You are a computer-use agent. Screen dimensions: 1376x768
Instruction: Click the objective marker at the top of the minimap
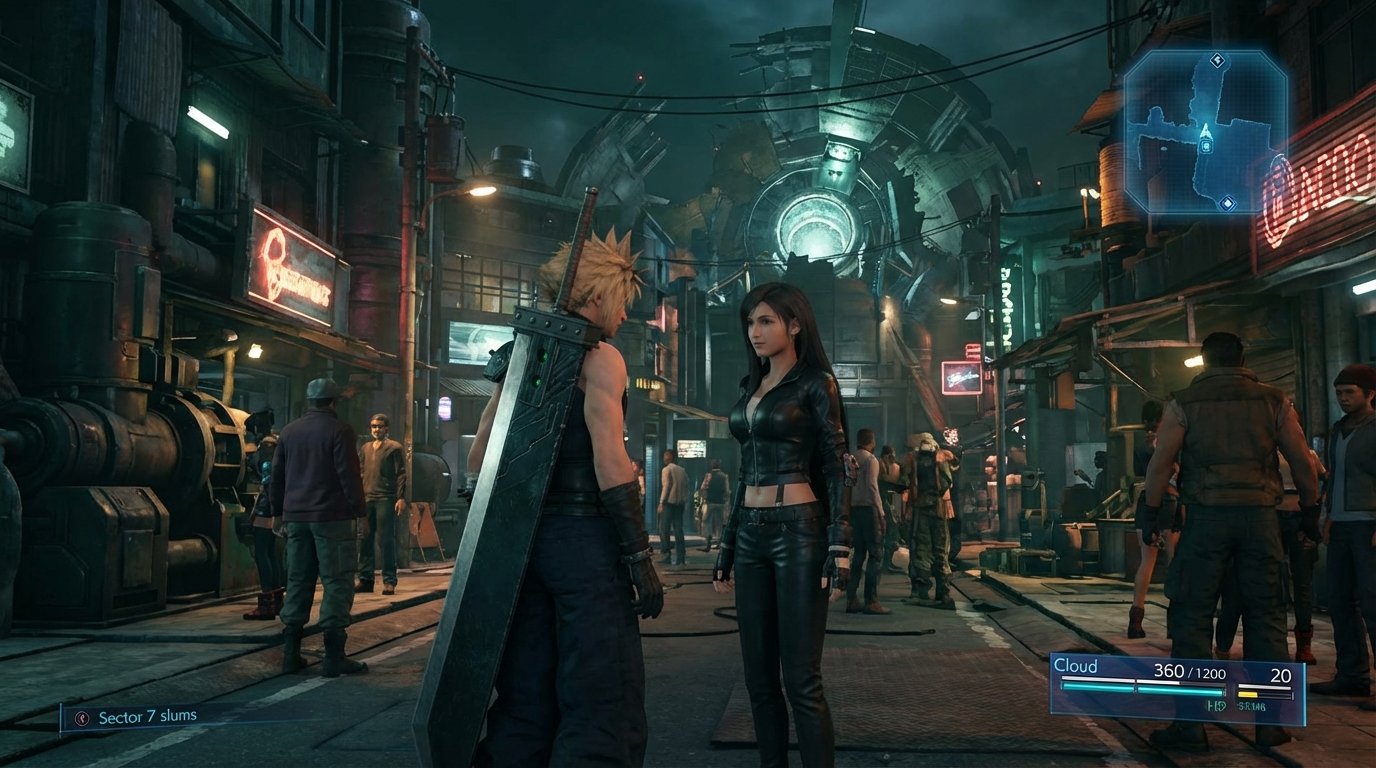pos(1217,60)
